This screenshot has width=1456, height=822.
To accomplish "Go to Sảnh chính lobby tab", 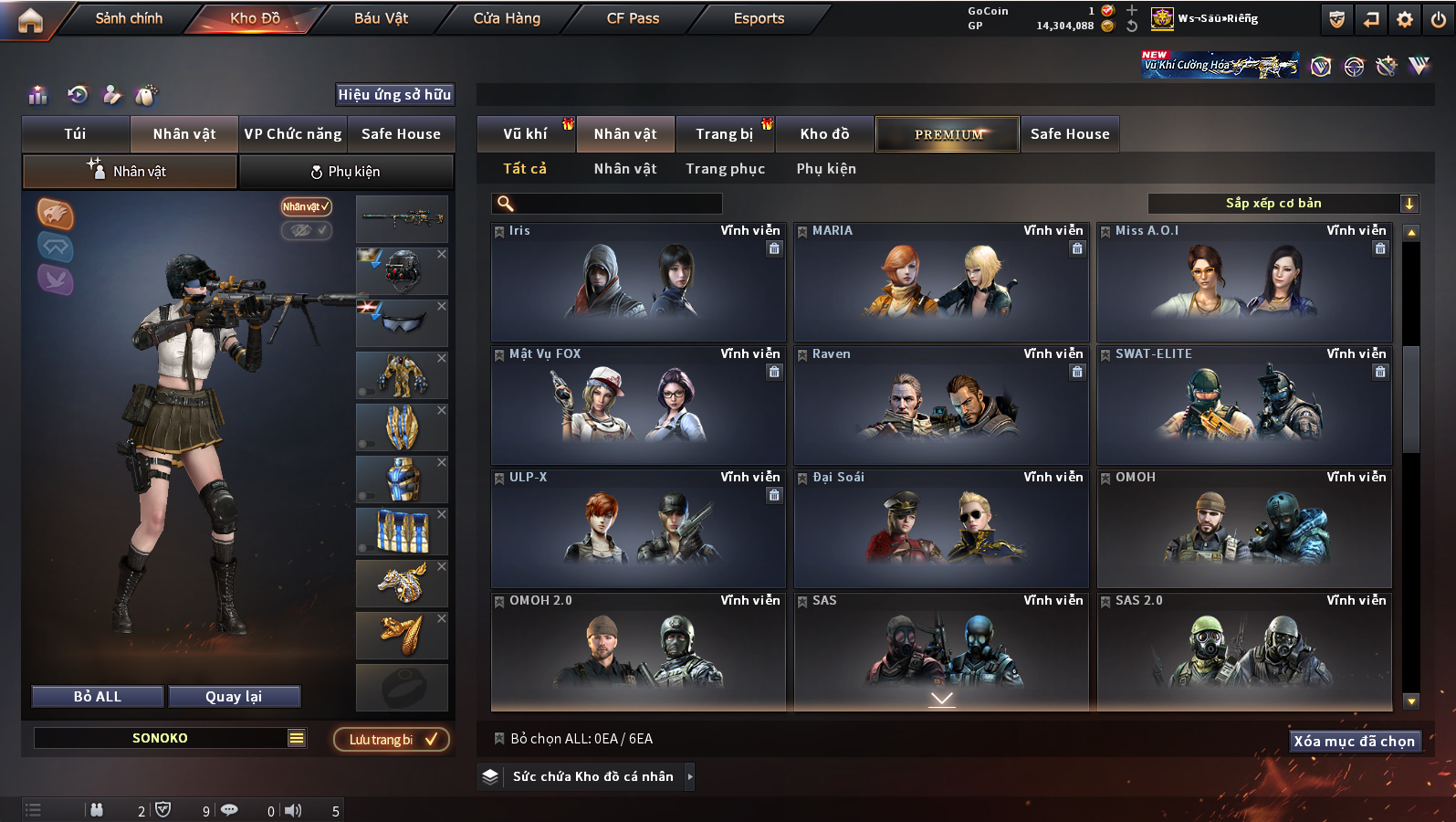I will coord(129,18).
